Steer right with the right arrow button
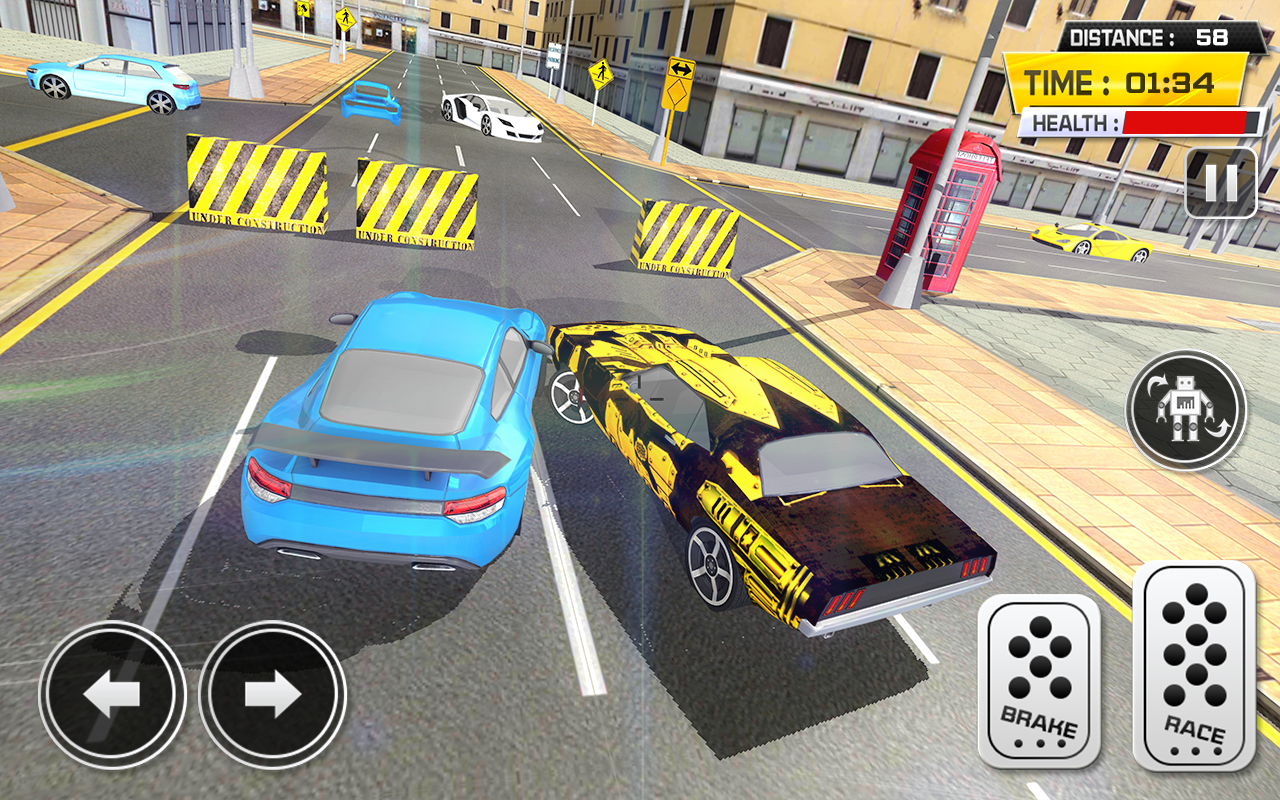1280x800 pixels. coord(272,694)
